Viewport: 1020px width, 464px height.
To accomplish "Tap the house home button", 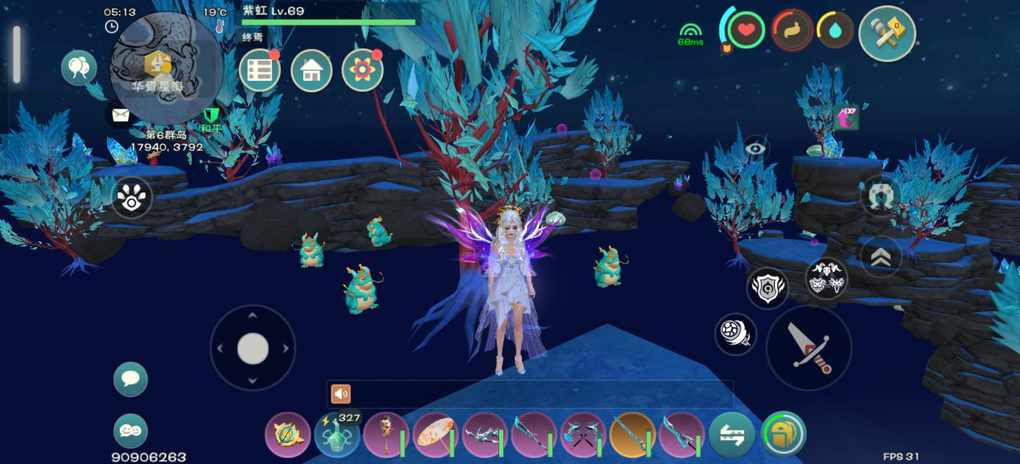I will (x=312, y=70).
